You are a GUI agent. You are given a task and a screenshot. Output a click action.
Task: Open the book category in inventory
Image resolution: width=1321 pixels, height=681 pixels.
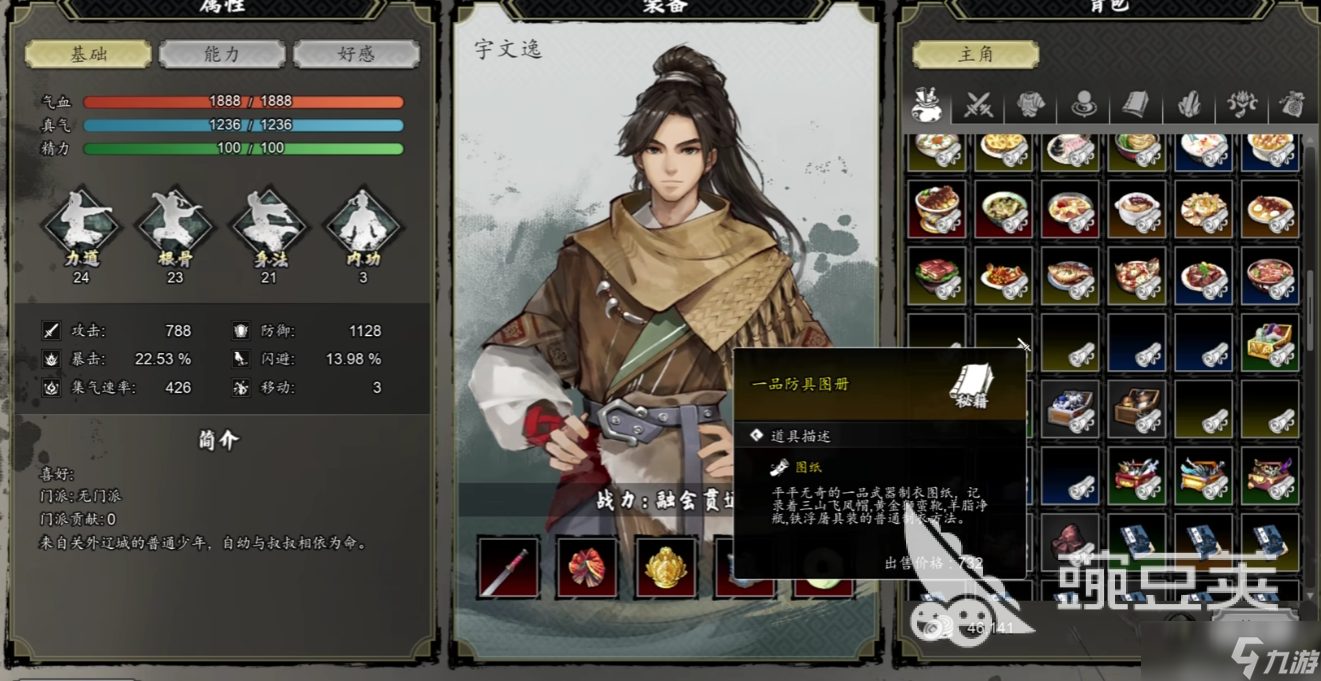1134,104
